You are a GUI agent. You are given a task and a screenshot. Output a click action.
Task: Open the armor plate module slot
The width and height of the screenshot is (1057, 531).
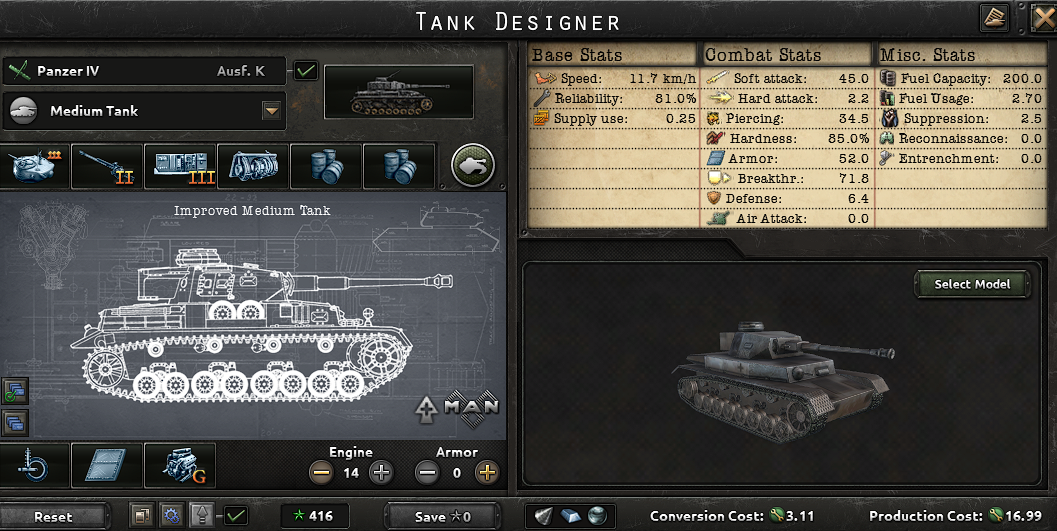pos(106,465)
